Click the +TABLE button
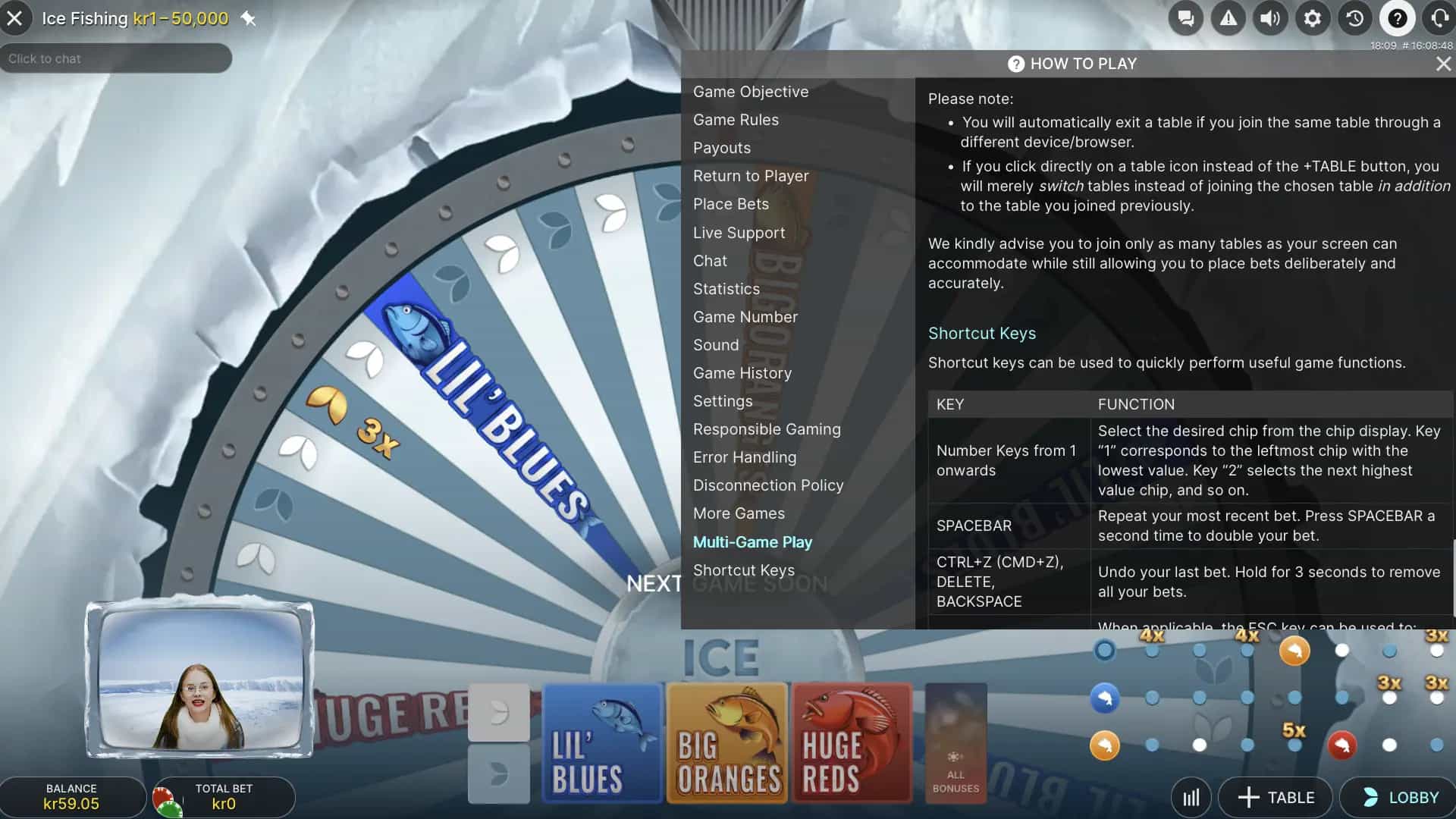1456x819 pixels. [1275, 797]
